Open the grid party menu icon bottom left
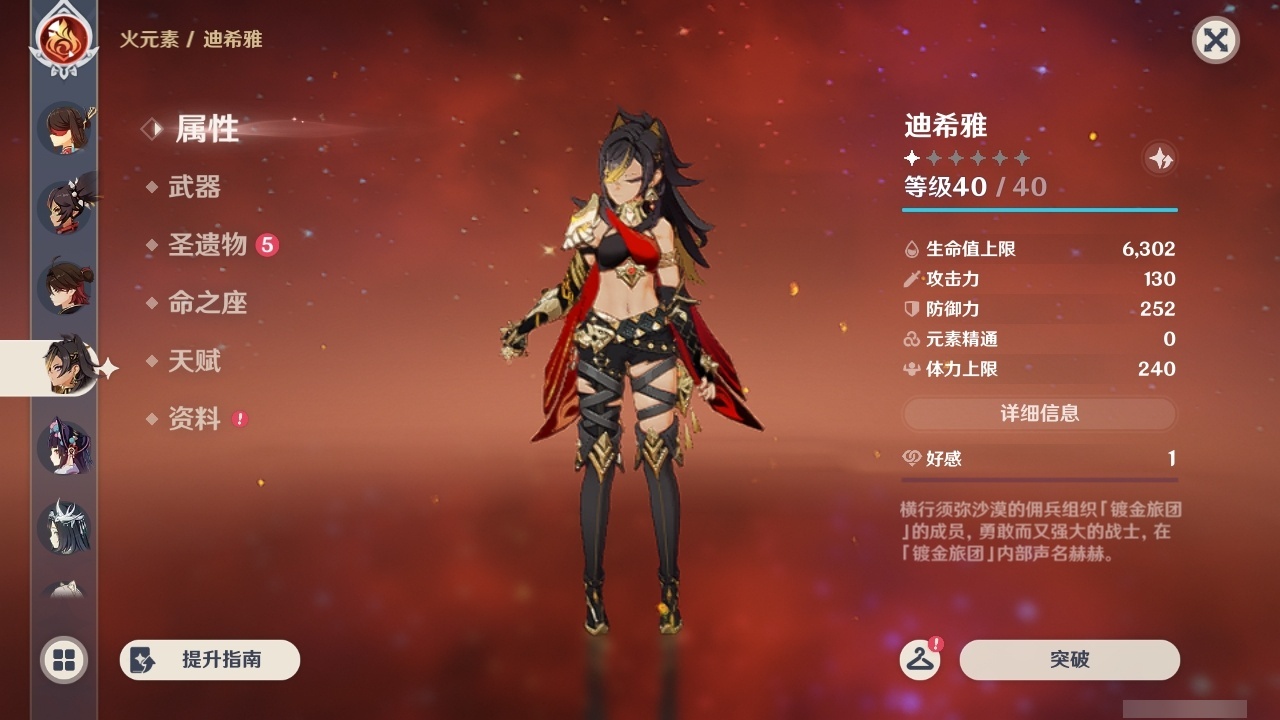Image resolution: width=1280 pixels, height=720 pixels. point(63,661)
